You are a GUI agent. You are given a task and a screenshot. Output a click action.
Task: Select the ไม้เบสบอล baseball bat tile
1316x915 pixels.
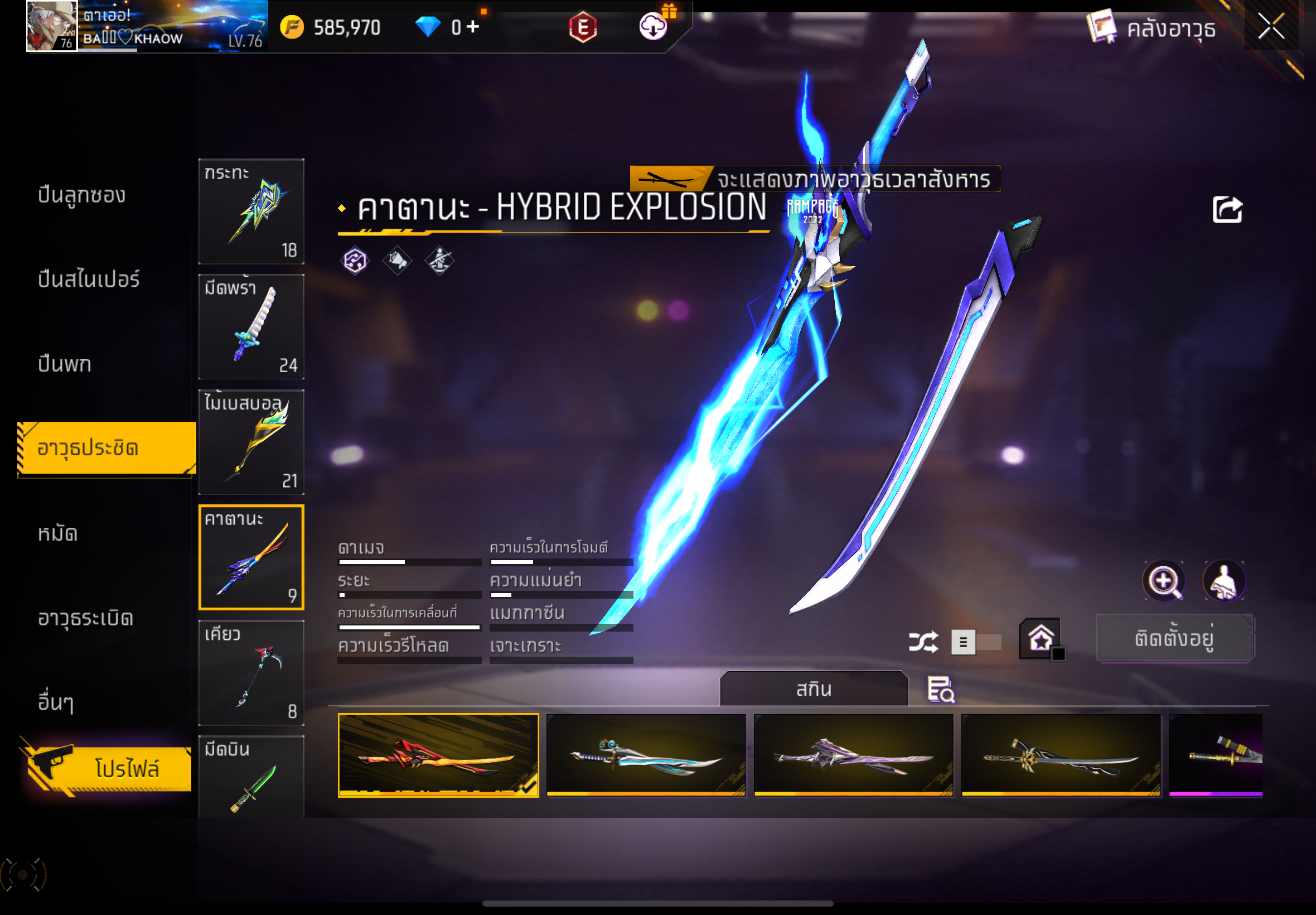click(251, 442)
